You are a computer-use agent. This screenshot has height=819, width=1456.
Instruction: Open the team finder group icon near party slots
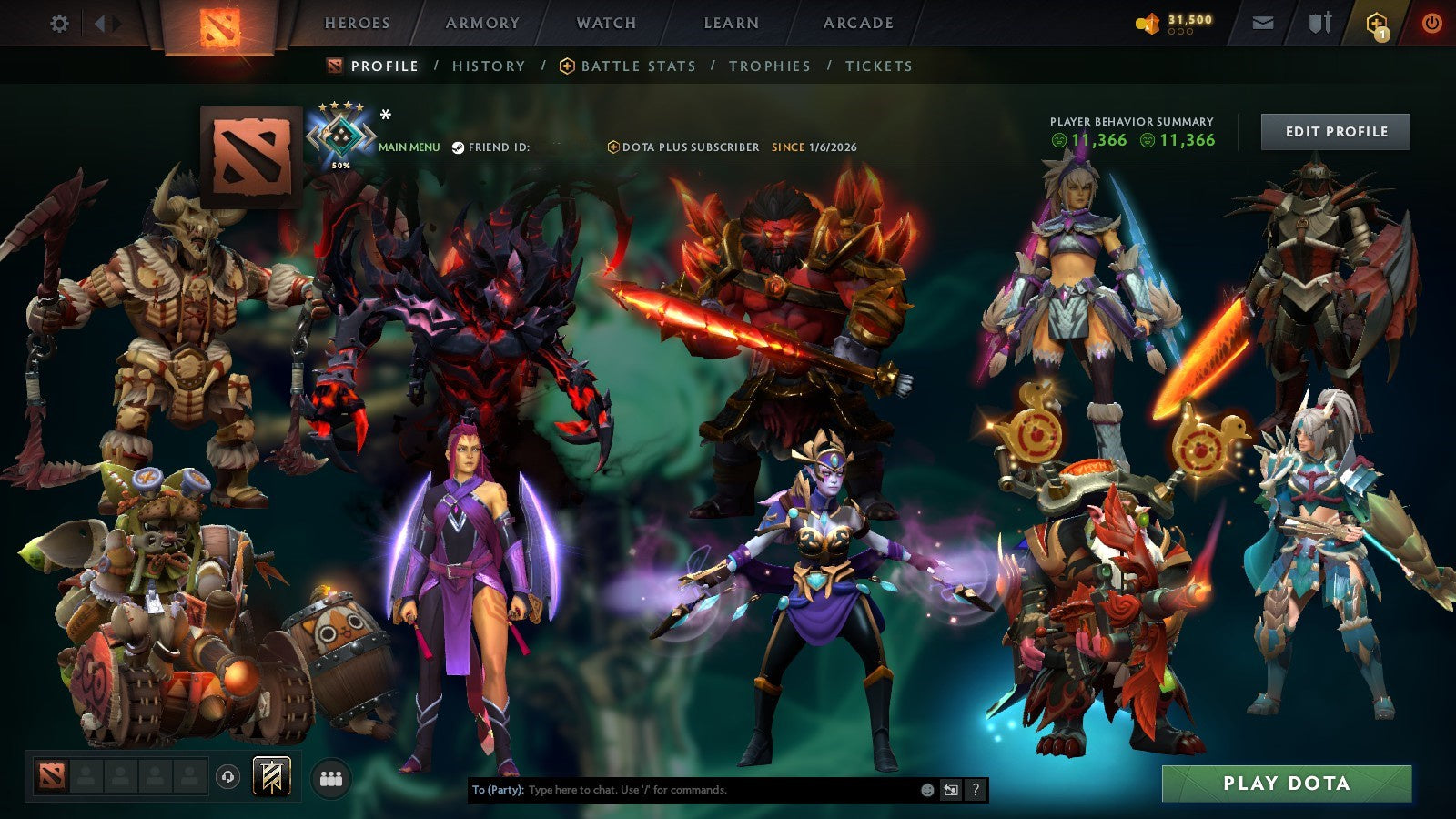pos(331,776)
